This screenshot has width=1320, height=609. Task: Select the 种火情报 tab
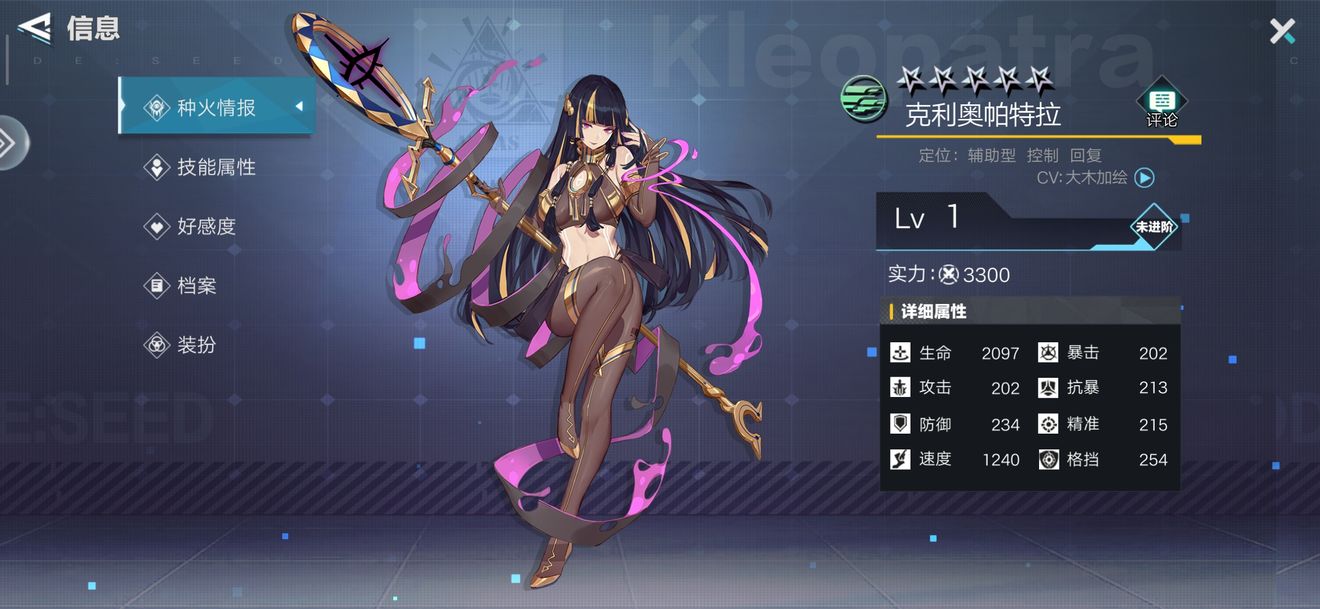point(216,107)
